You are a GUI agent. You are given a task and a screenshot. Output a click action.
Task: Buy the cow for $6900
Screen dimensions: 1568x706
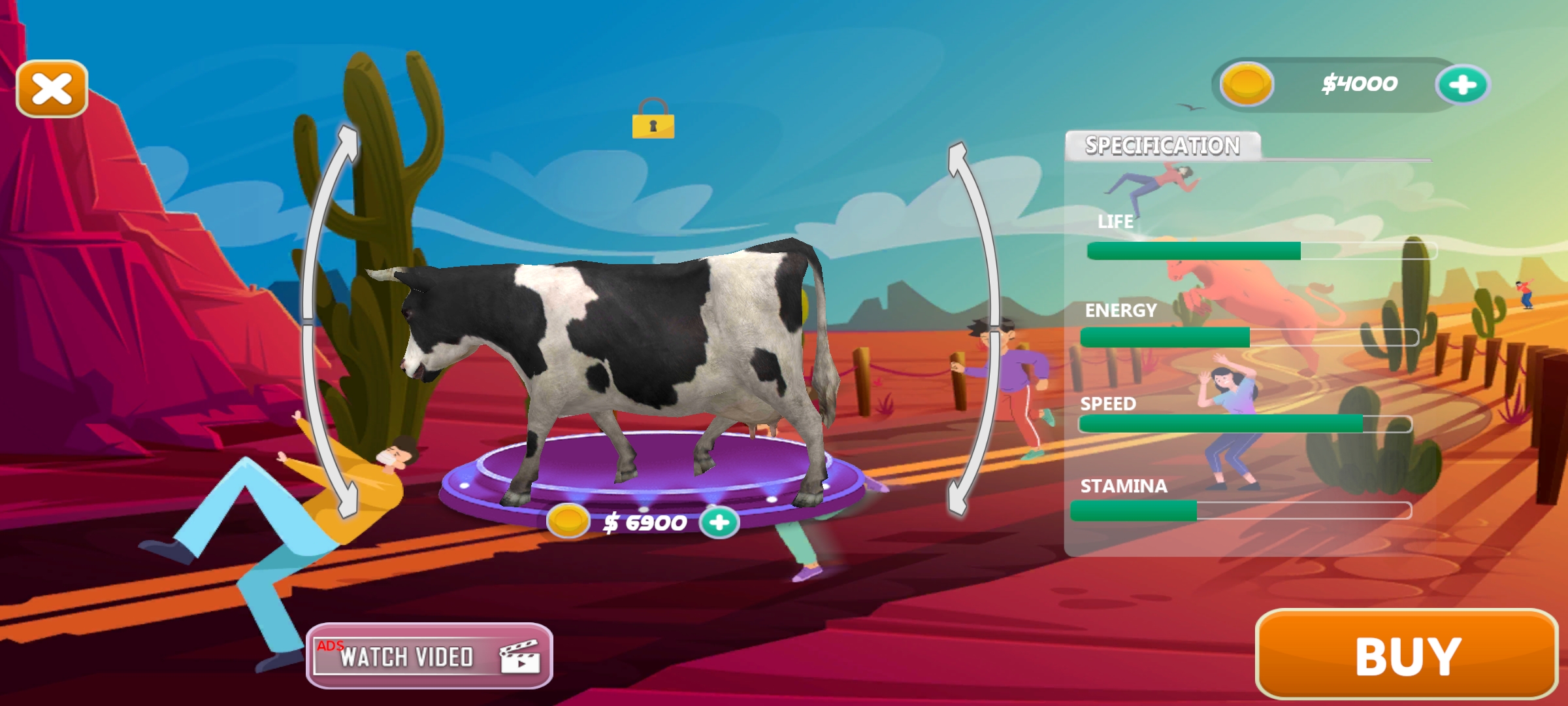(1407, 655)
